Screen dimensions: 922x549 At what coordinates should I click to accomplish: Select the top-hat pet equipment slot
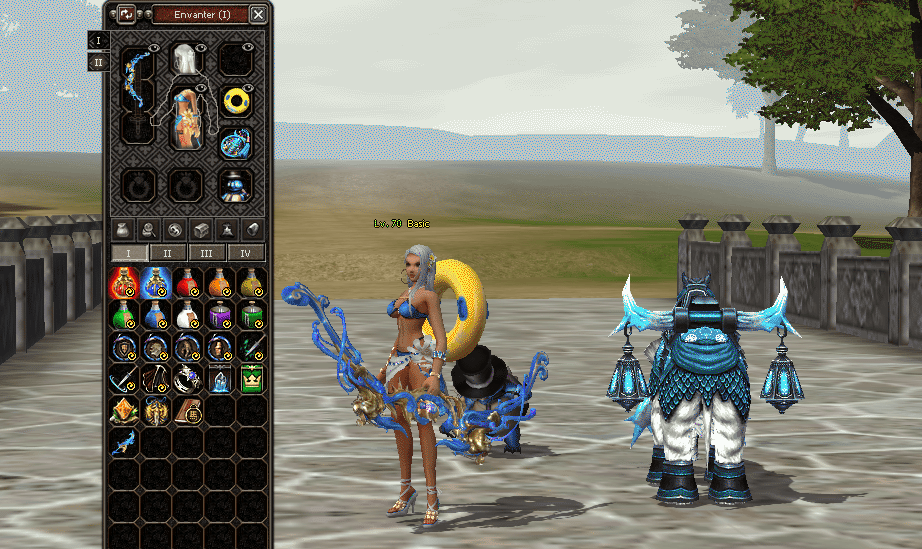tap(235, 185)
